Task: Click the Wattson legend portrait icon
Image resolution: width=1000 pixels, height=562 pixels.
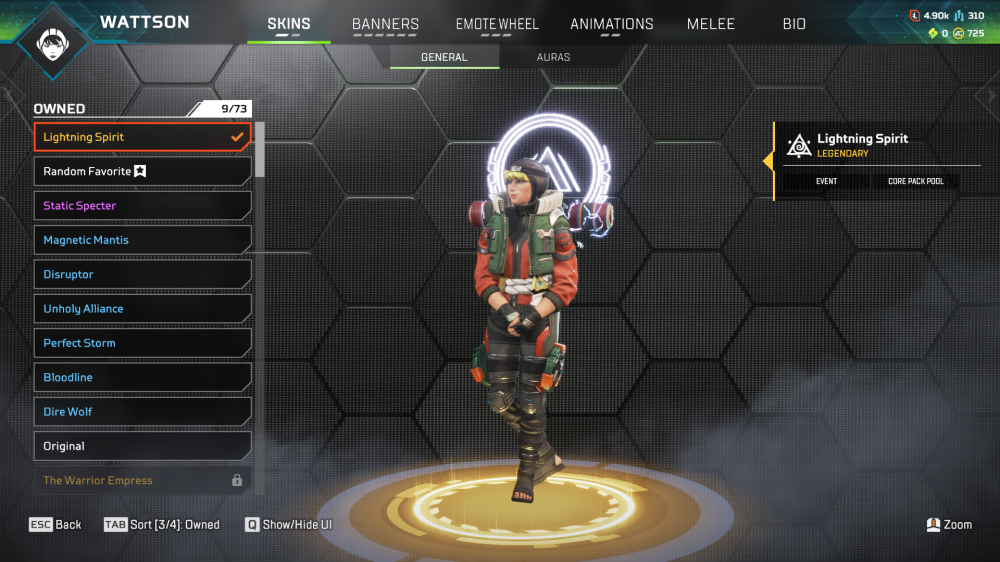Action: coord(50,42)
